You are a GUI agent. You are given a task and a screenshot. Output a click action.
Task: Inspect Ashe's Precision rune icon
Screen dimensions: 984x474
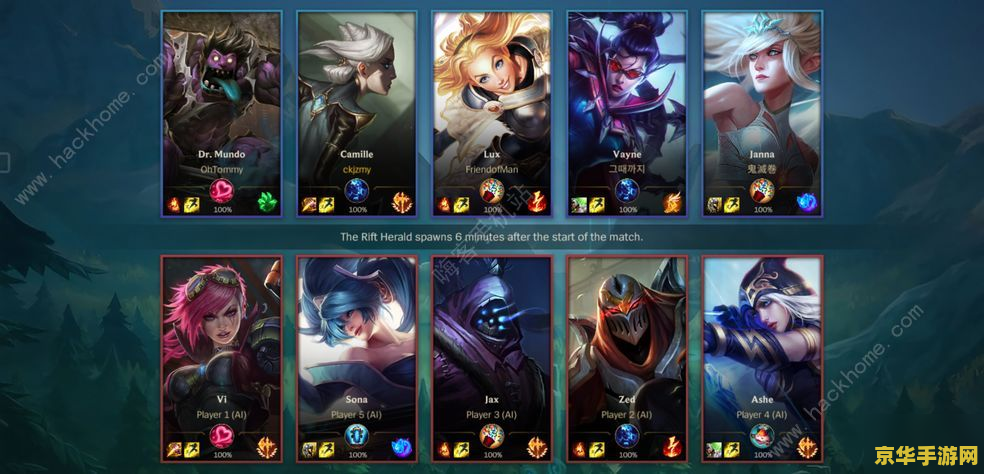click(806, 448)
